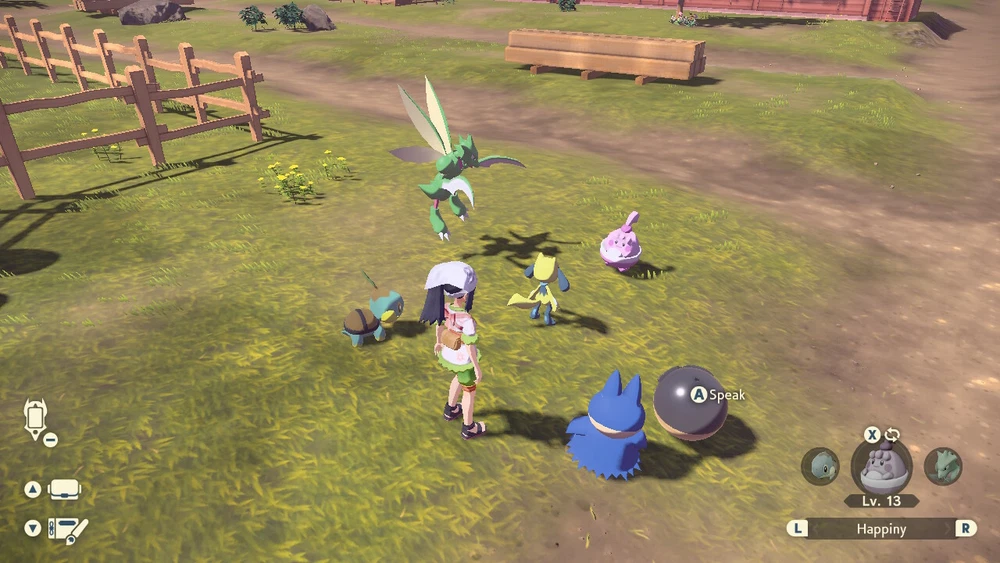Click the swap arrows icon above Happiny

tap(892, 435)
